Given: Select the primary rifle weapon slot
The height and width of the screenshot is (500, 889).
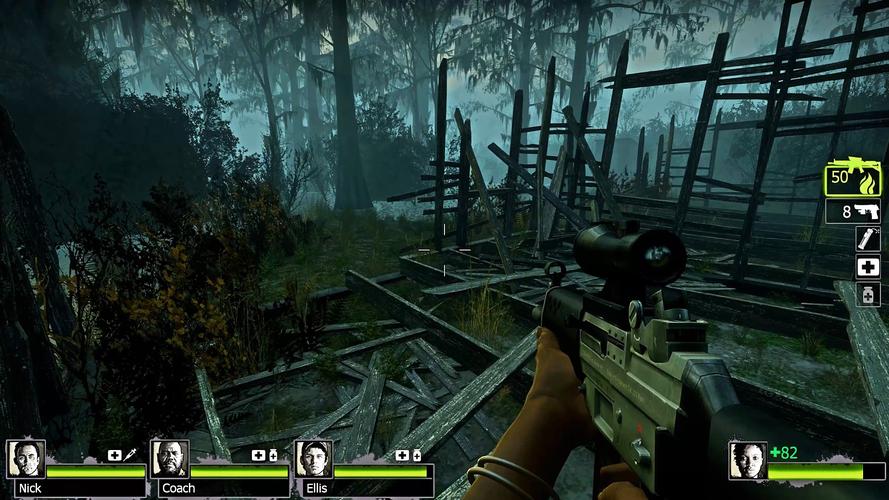Looking at the screenshot, I should click(853, 180).
